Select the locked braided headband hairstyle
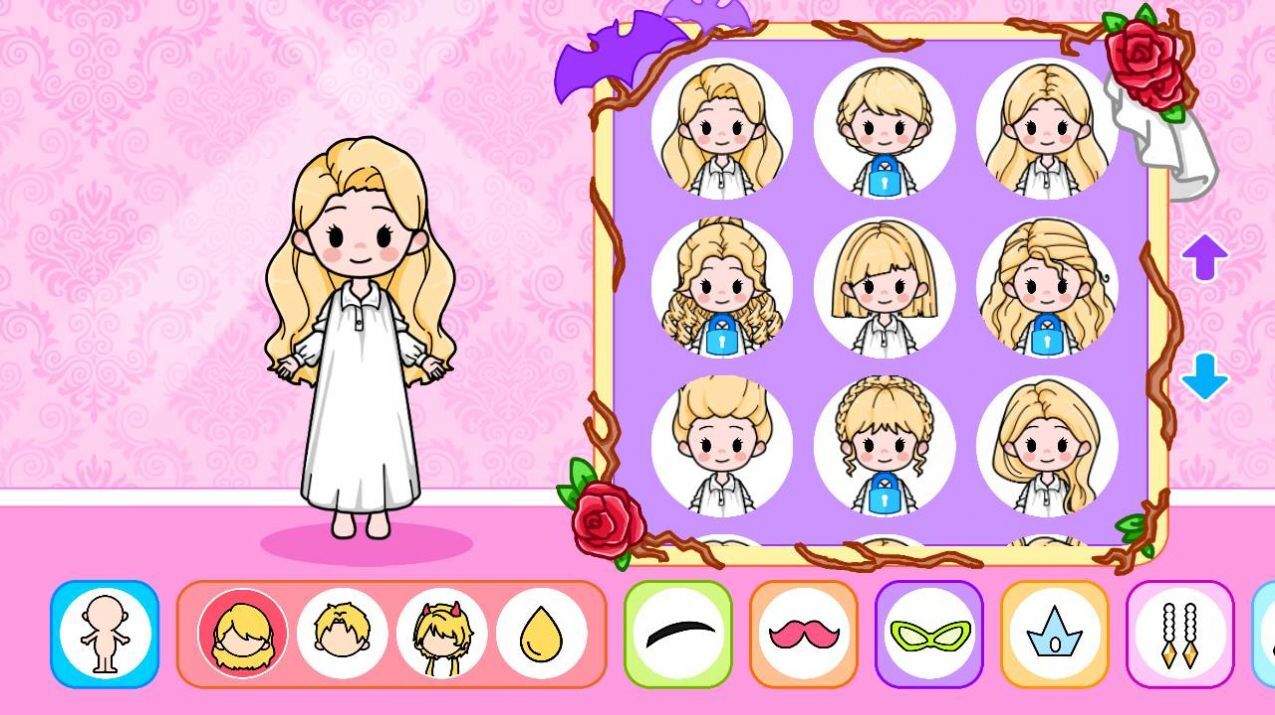This screenshot has height=715, width=1275. [x=884, y=446]
